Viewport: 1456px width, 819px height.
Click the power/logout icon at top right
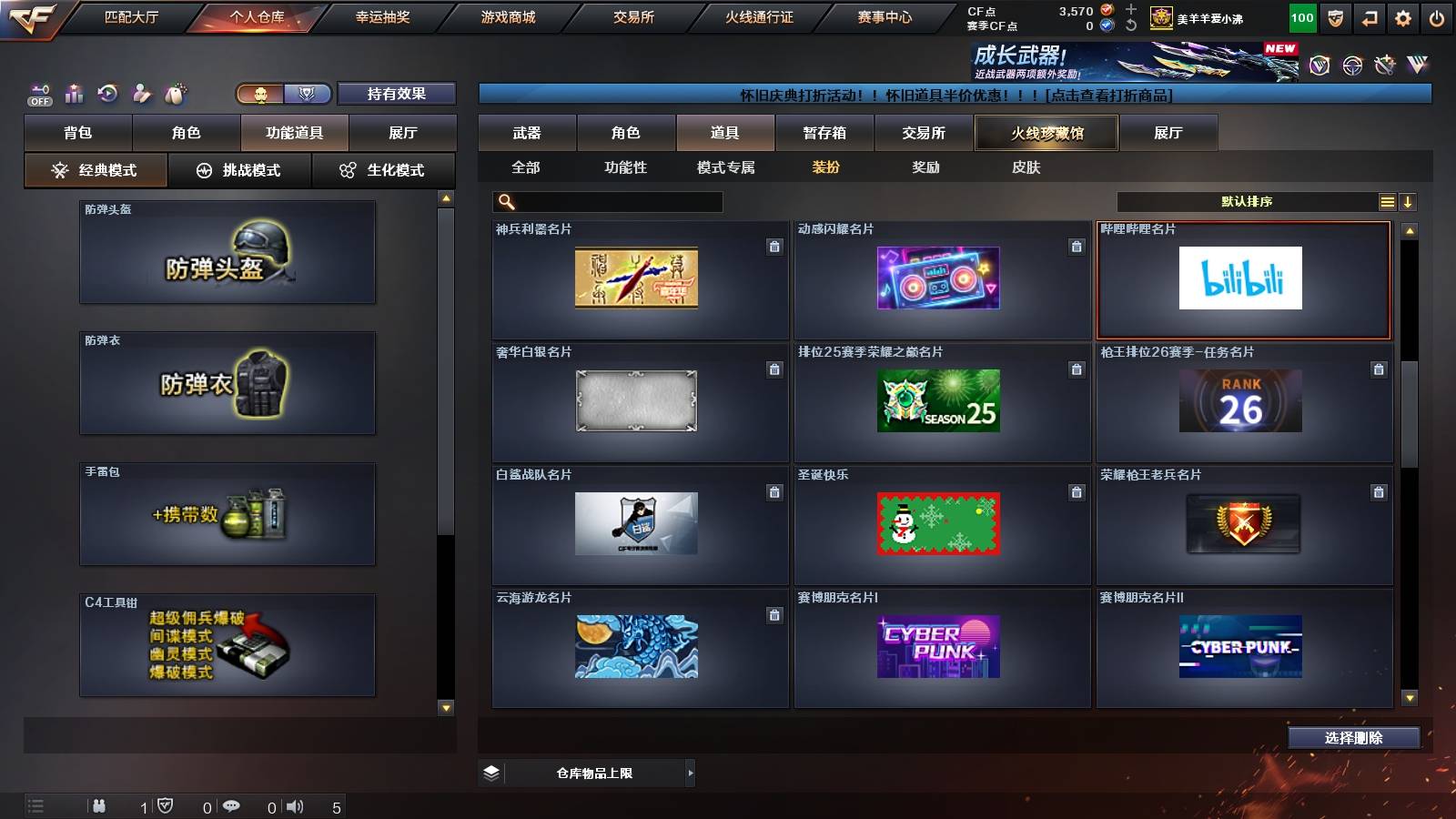click(x=1436, y=16)
